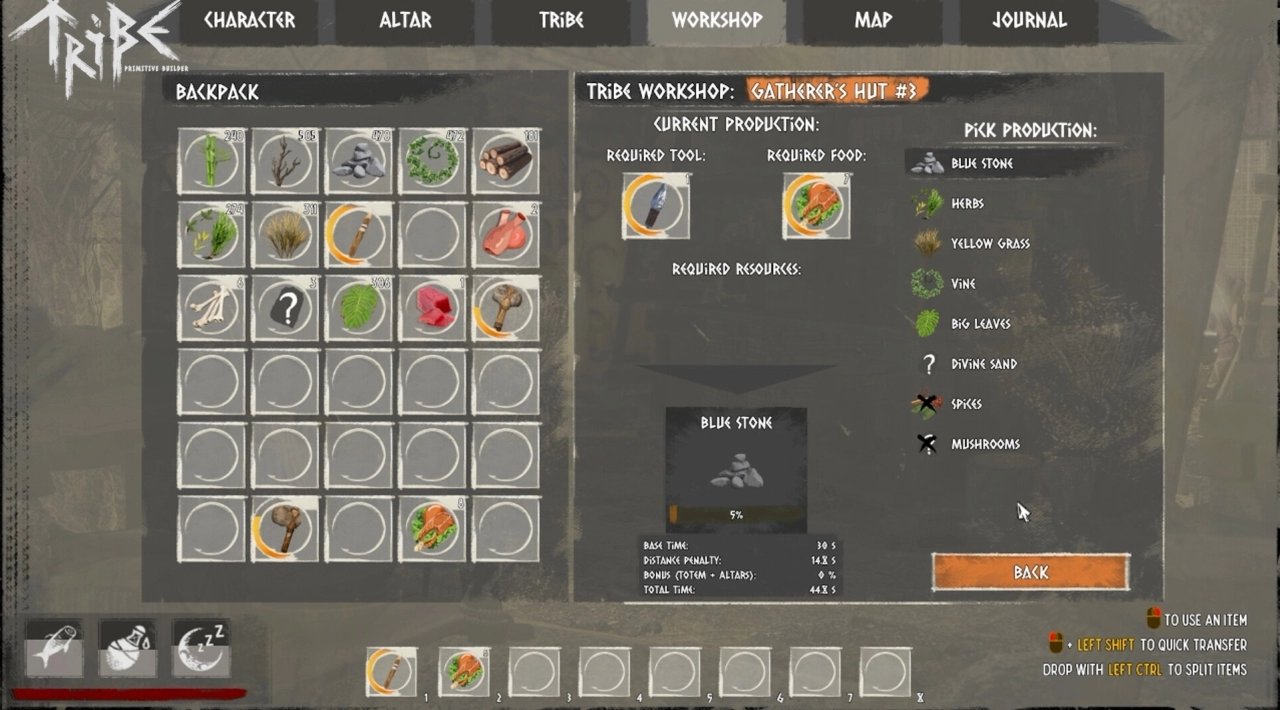Select the required tool slot
The image size is (1280, 710).
click(656, 206)
